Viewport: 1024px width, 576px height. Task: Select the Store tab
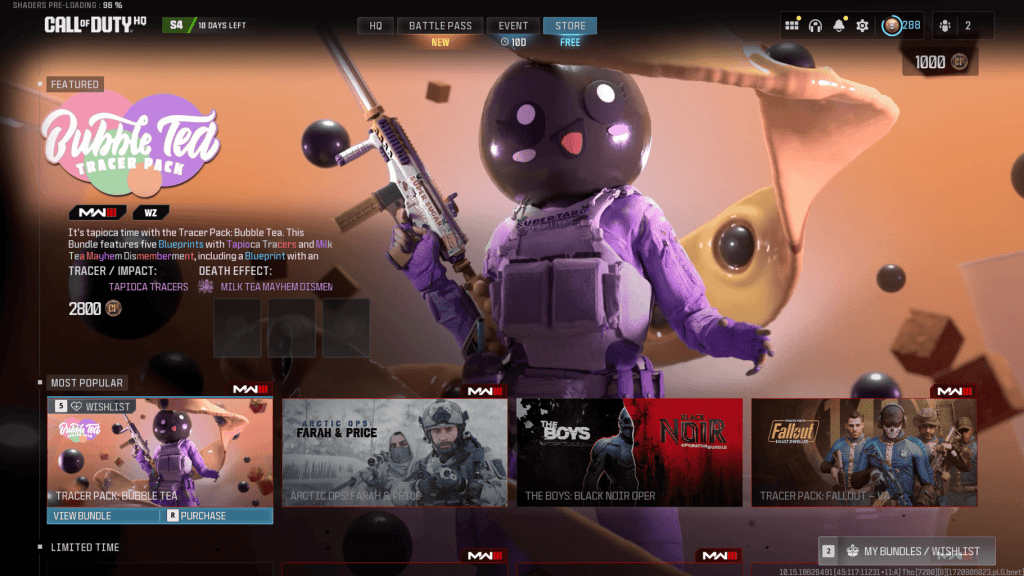570,25
